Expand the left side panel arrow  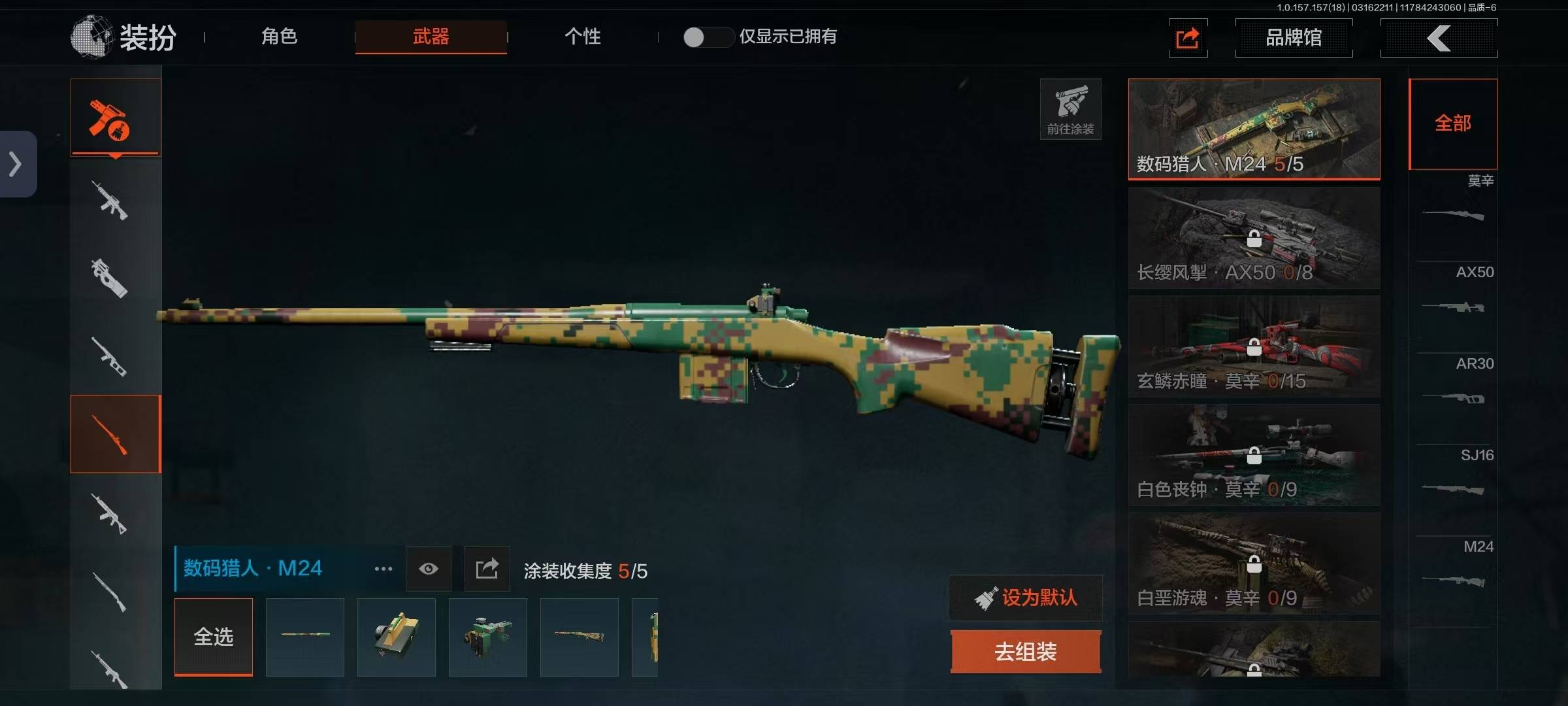pyautogui.click(x=16, y=164)
